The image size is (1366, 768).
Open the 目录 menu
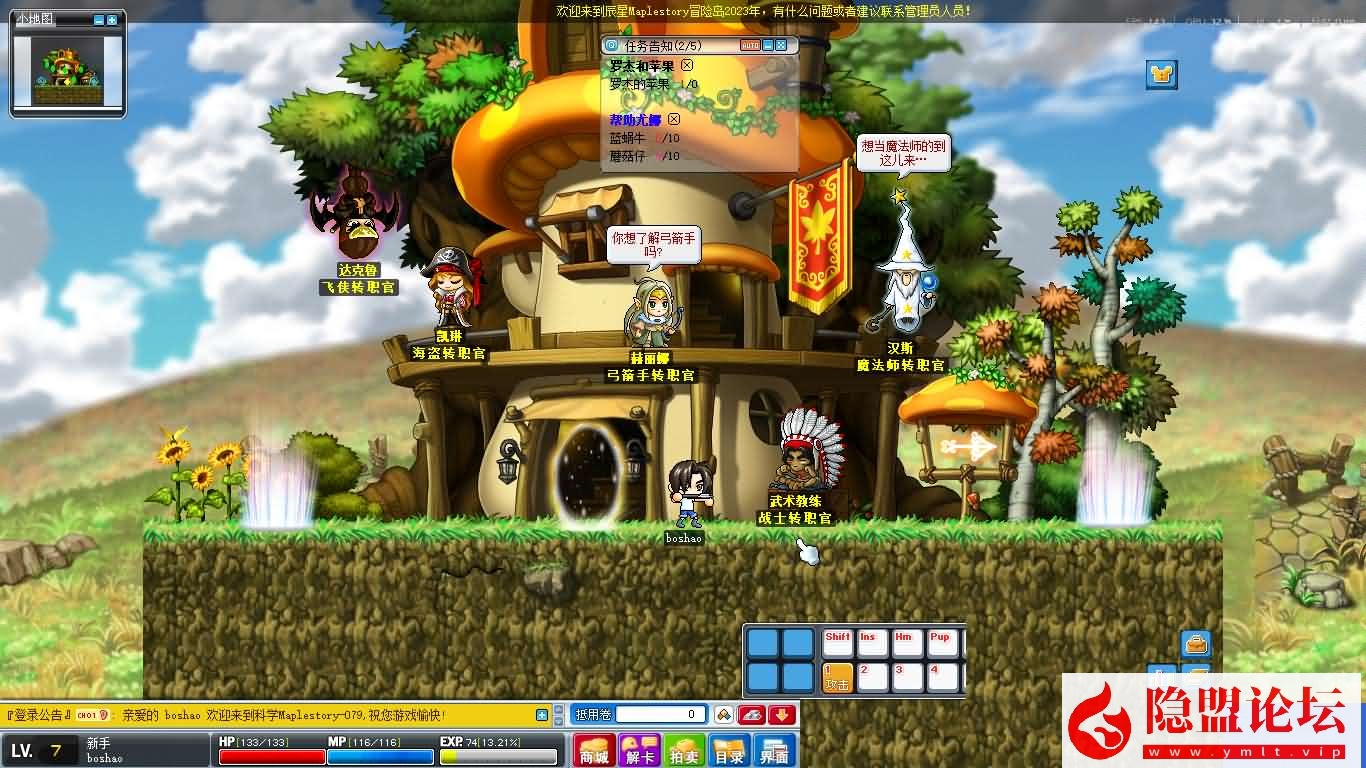tap(729, 751)
